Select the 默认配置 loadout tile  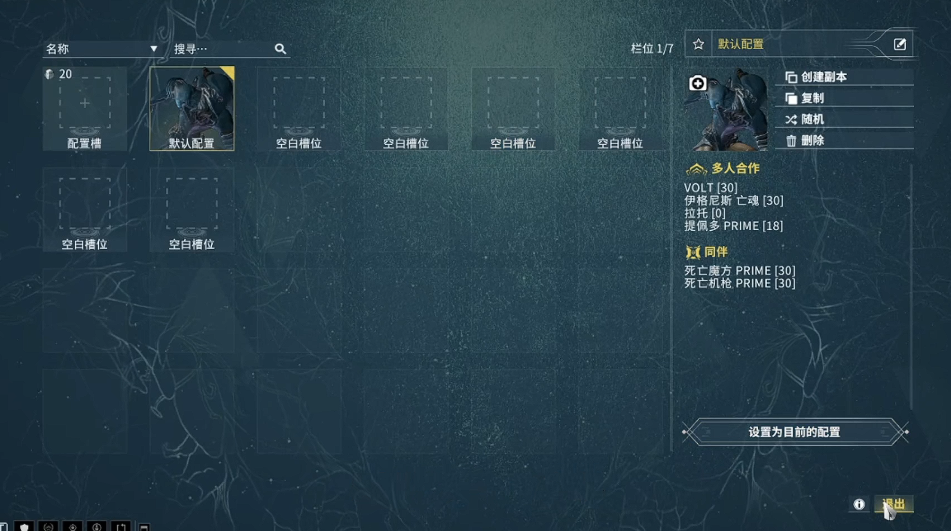pos(192,108)
